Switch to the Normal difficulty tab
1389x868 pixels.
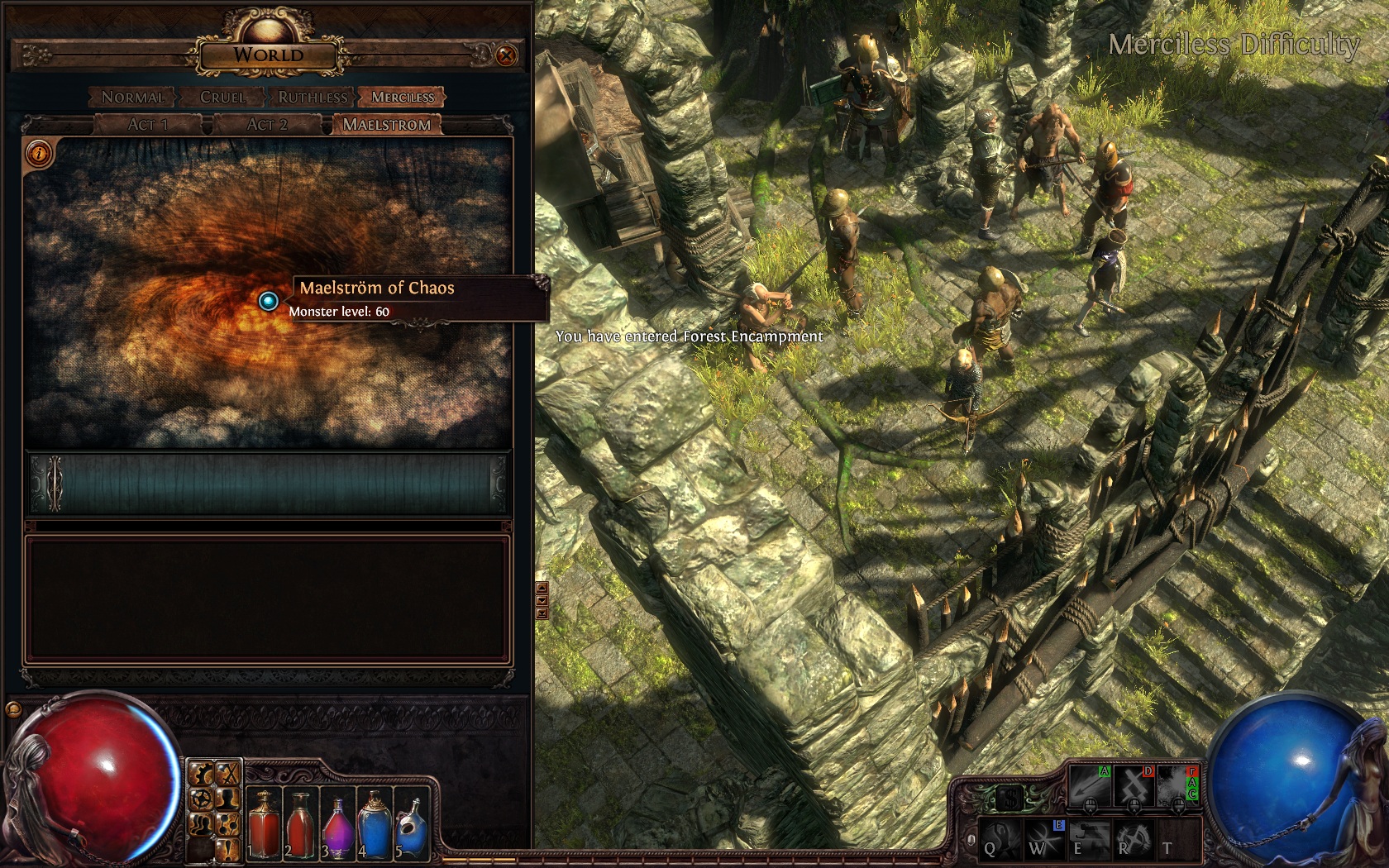tap(132, 98)
